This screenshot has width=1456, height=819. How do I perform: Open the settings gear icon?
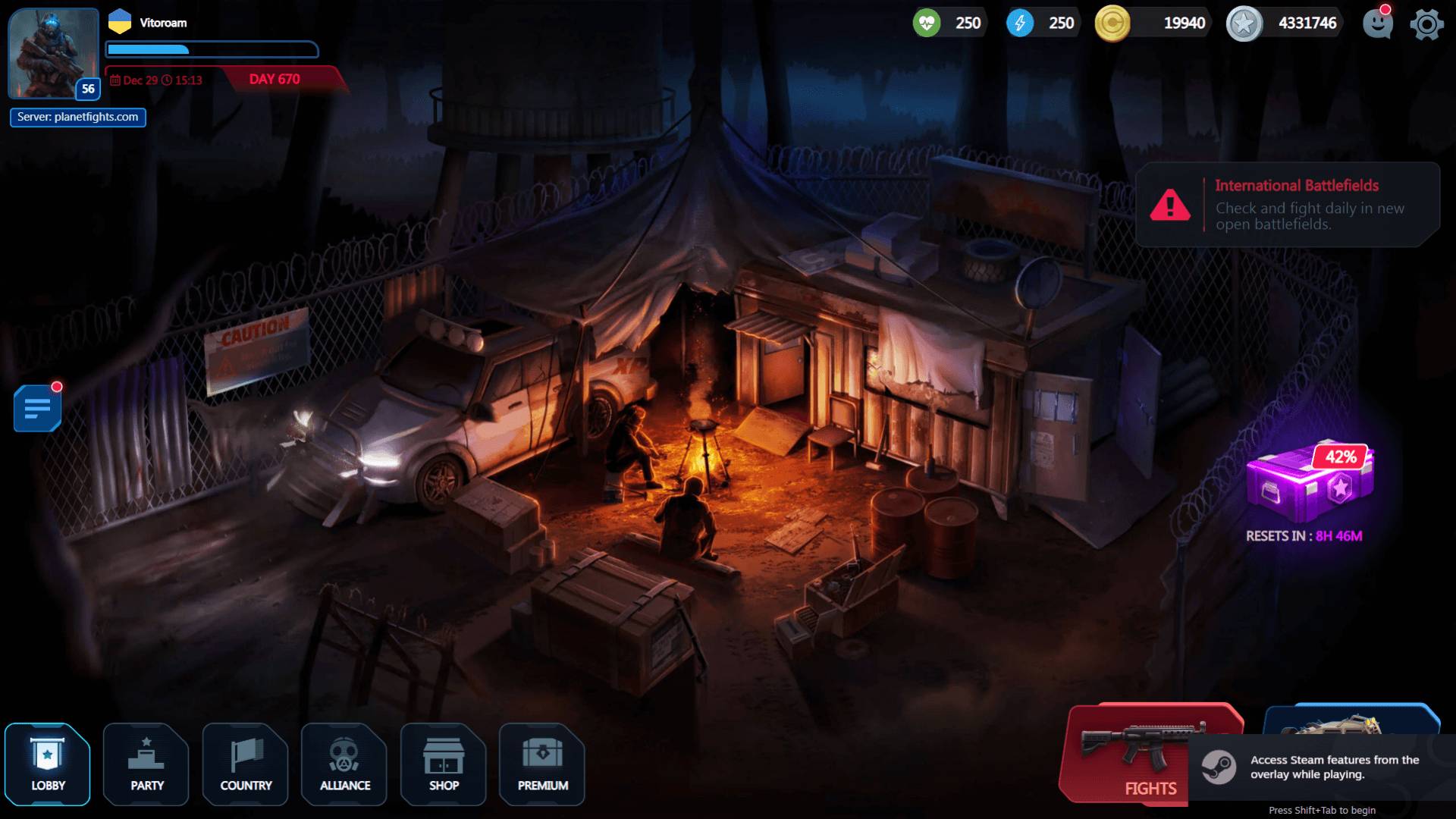(1426, 24)
